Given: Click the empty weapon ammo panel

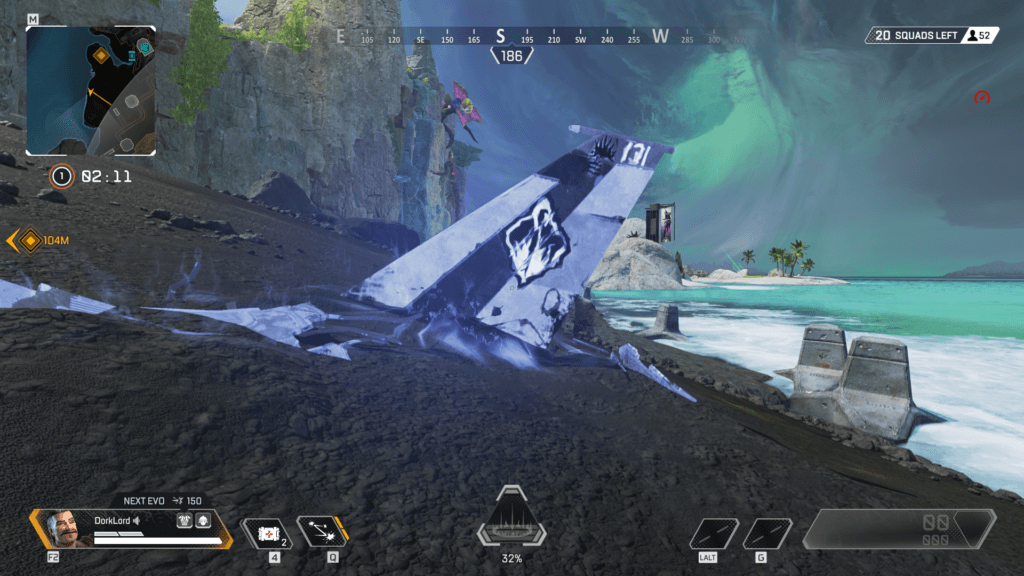Looking at the screenshot, I should tap(898, 529).
